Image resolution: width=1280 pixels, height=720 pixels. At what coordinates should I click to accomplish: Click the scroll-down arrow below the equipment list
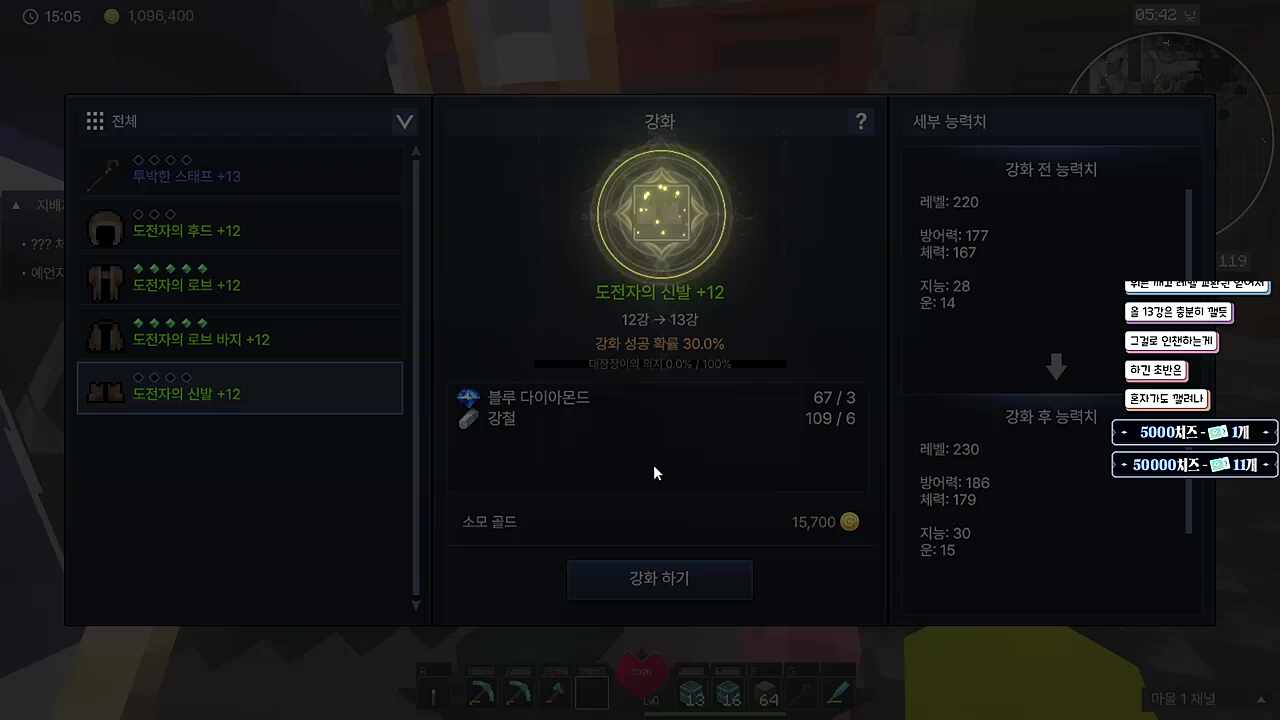415,605
